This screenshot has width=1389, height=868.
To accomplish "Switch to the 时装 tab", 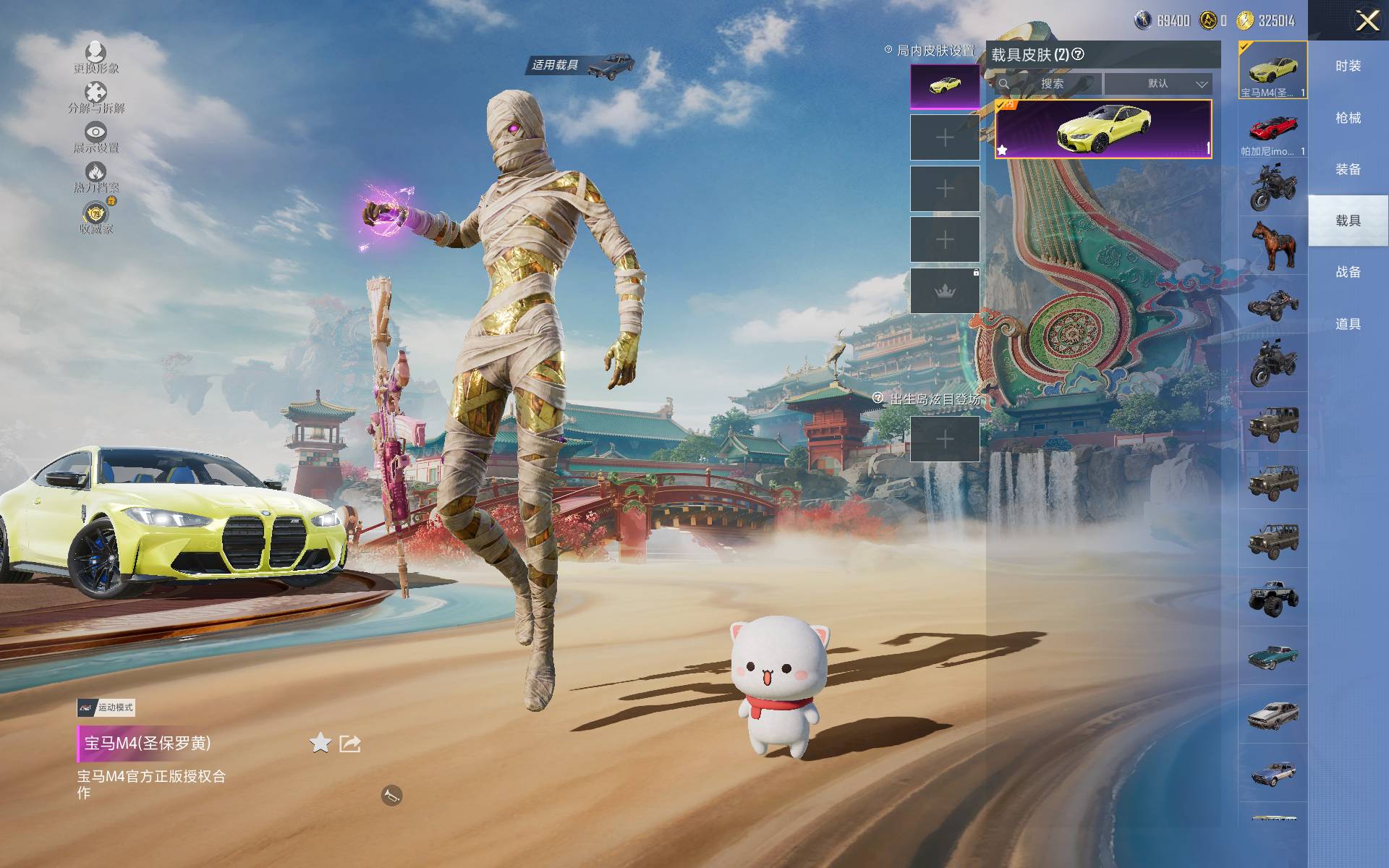I will click(x=1348, y=66).
